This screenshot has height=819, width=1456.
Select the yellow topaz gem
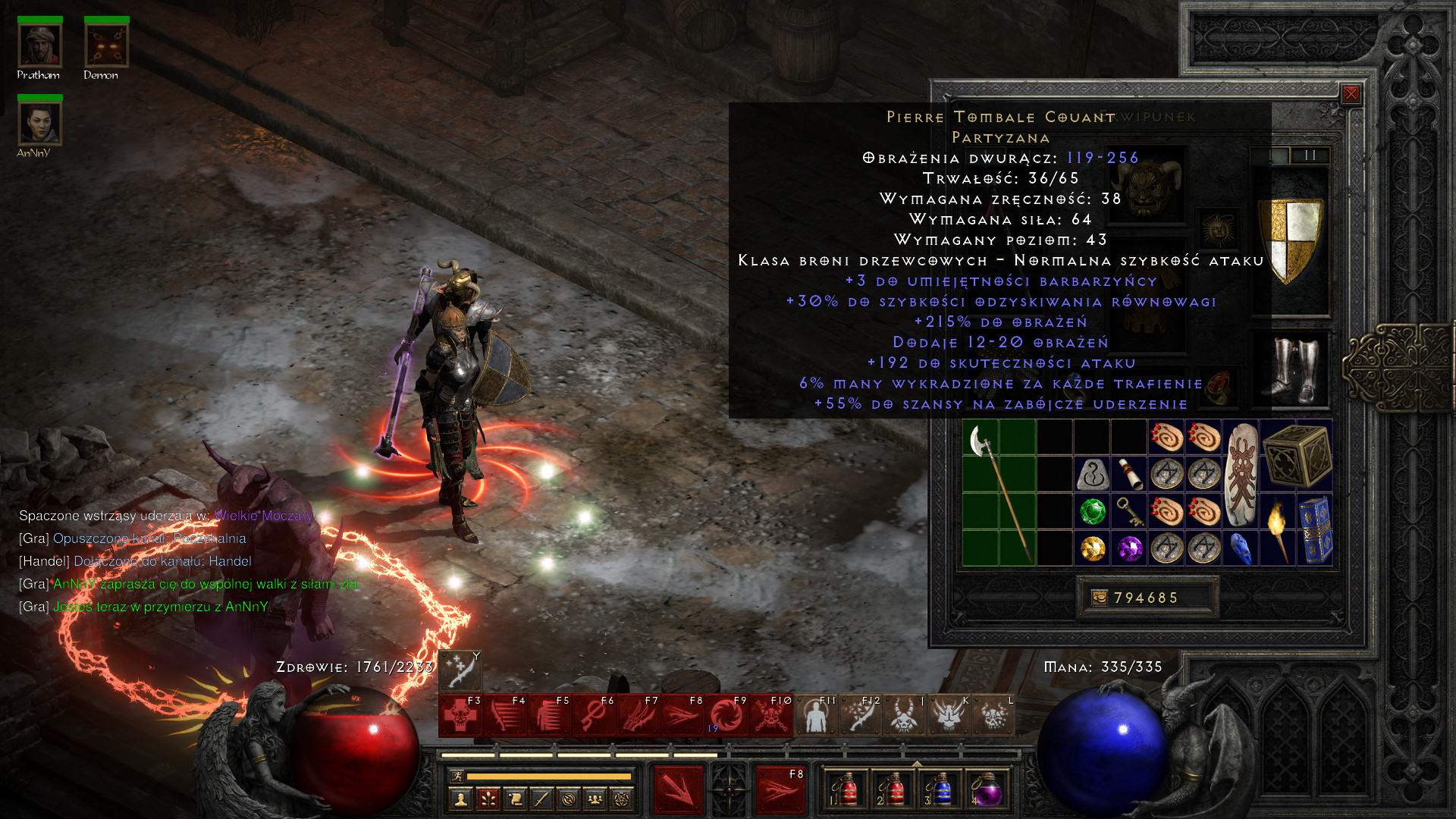pyautogui.click(x=1092, y=548)
